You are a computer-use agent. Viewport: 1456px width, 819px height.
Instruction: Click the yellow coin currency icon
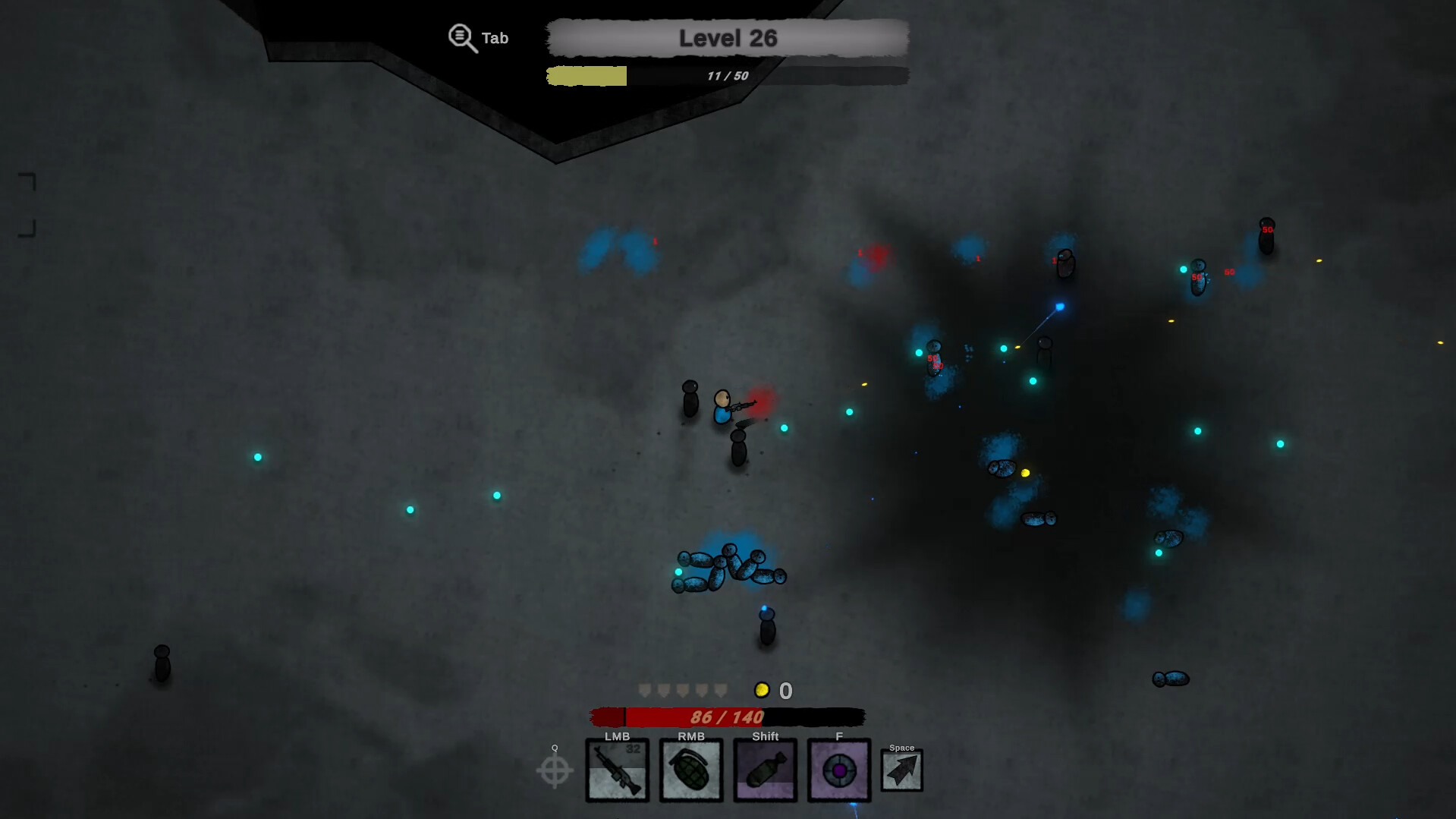[763, 690]
